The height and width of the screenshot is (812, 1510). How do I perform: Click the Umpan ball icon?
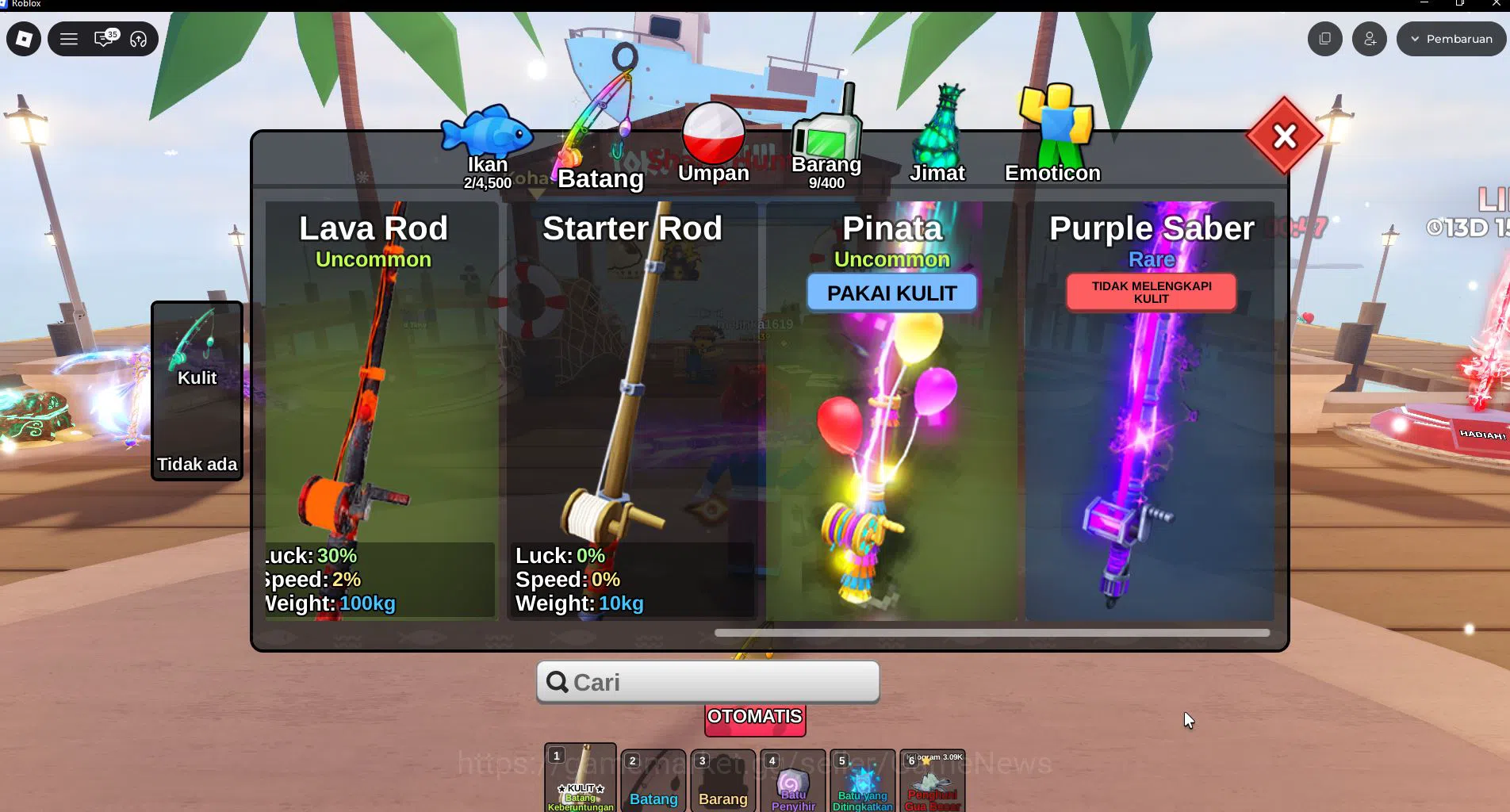coord(712,131)
